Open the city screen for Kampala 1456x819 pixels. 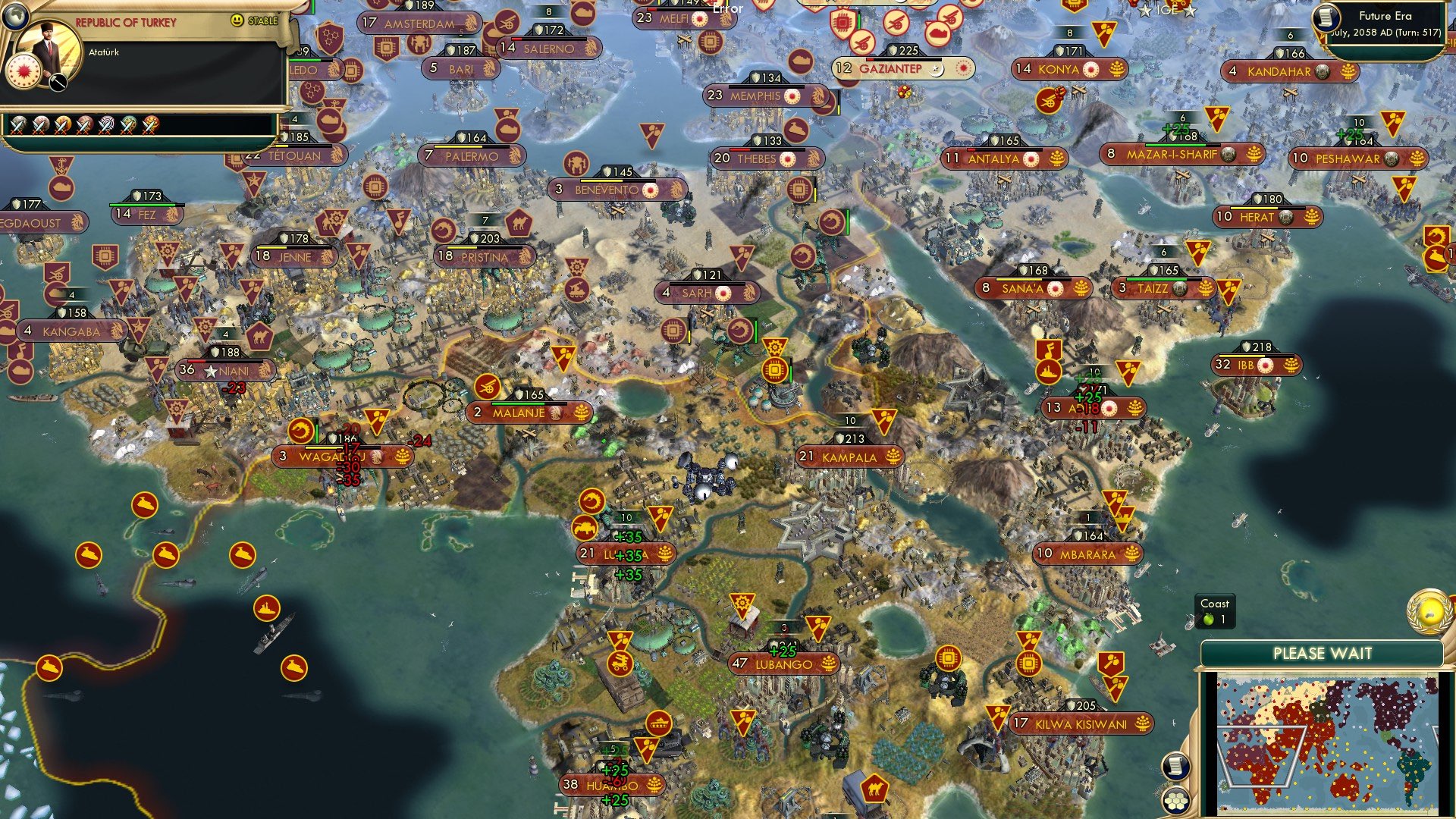[x=849, y=457]
